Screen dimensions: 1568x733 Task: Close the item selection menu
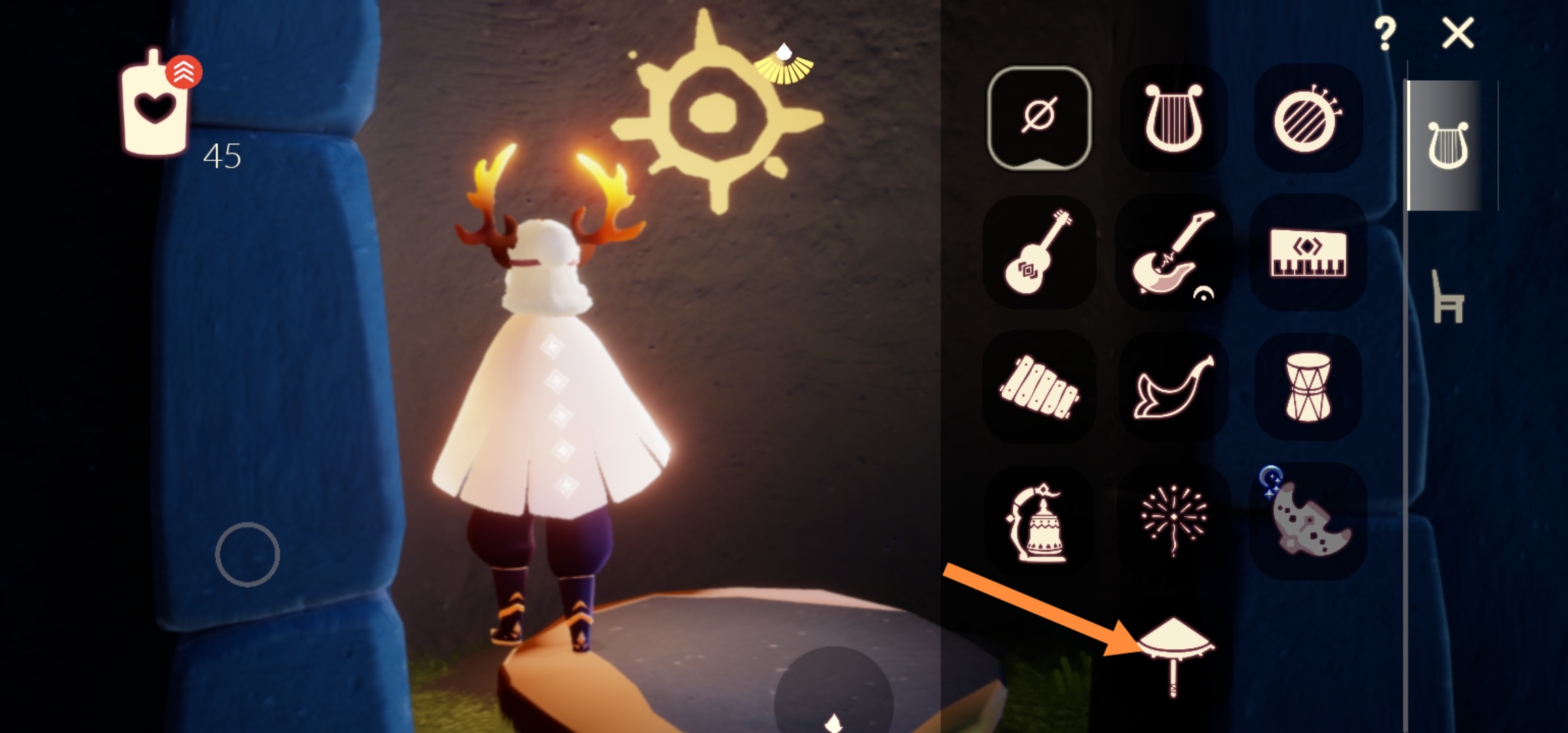(1458, 33)
